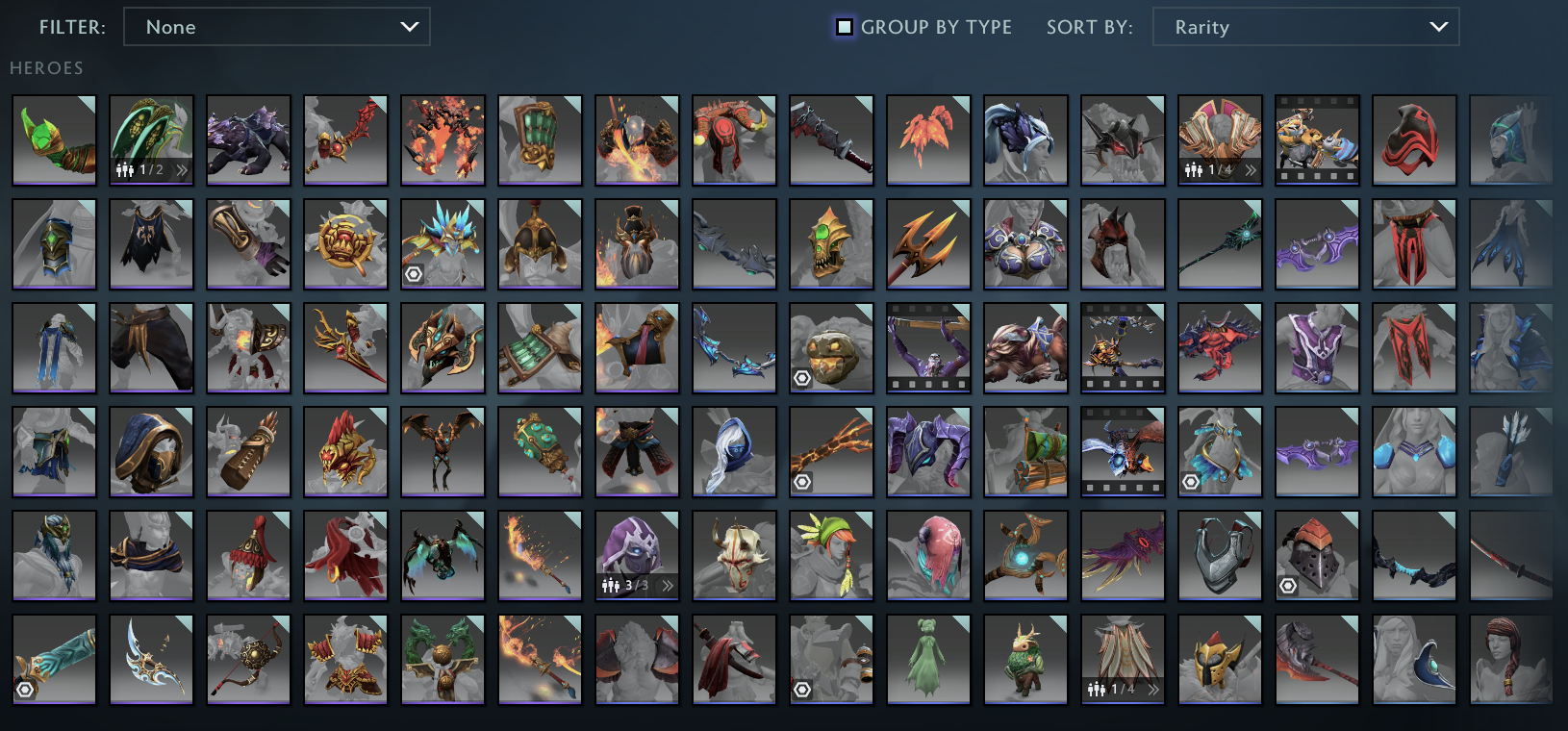The width and height of the screenshot is (1568, 731).
Task: Click the HEROES section header
Action: point(46,68)
